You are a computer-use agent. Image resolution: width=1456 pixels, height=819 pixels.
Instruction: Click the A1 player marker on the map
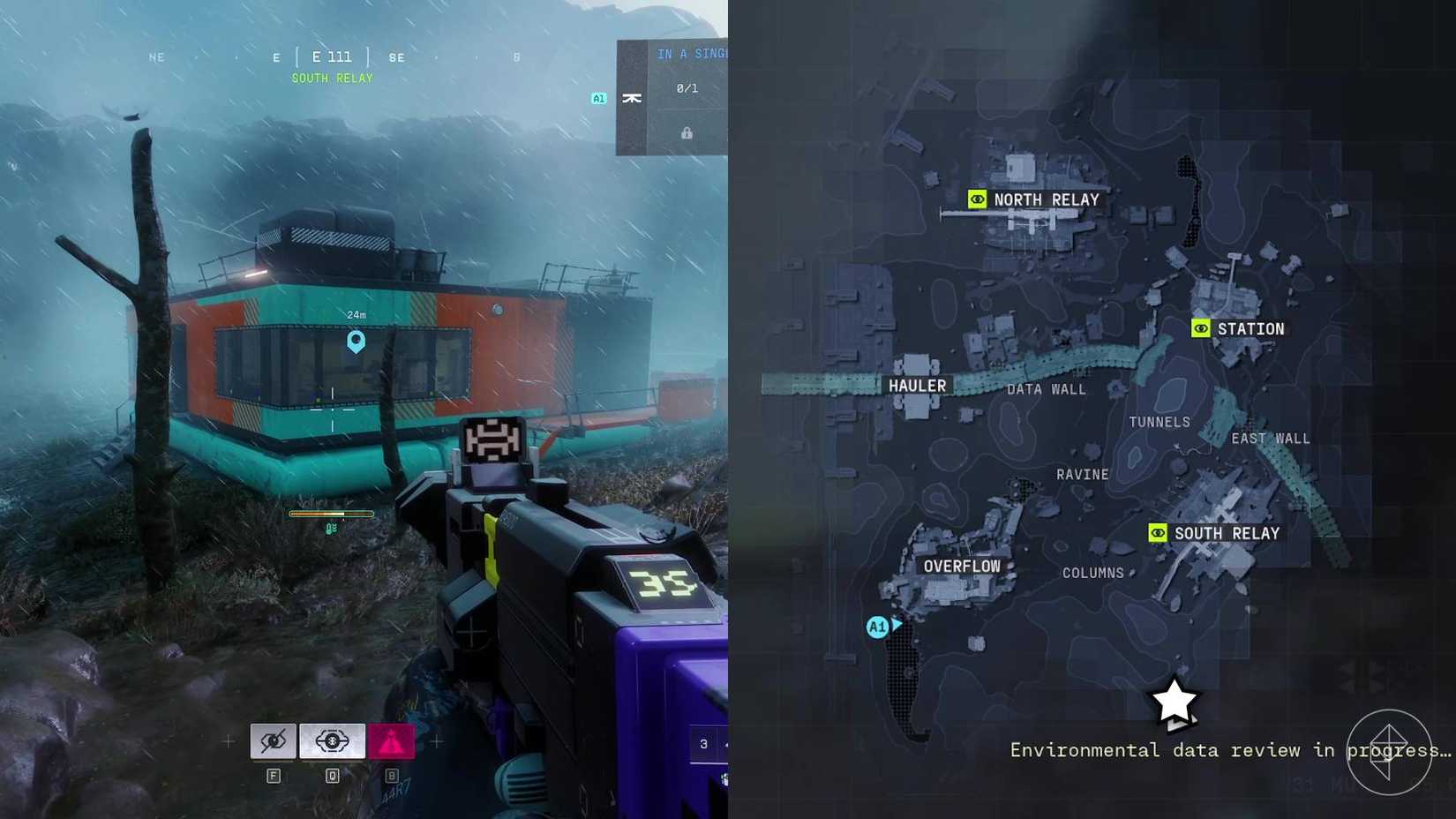tap(878, 627)
